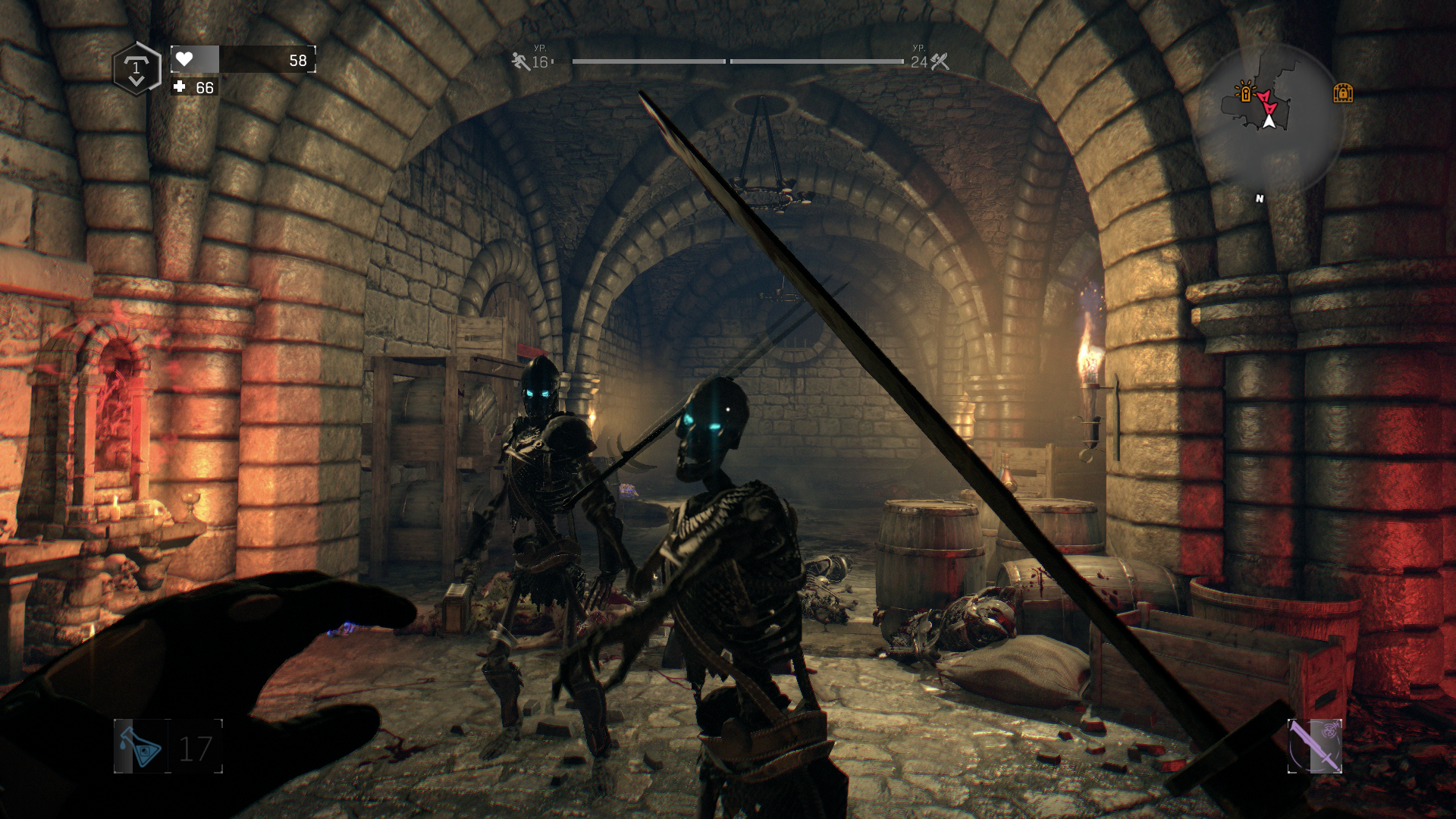Click the running figure agility icon
The height and width of the screenshot is (819, 1456).
520,61
